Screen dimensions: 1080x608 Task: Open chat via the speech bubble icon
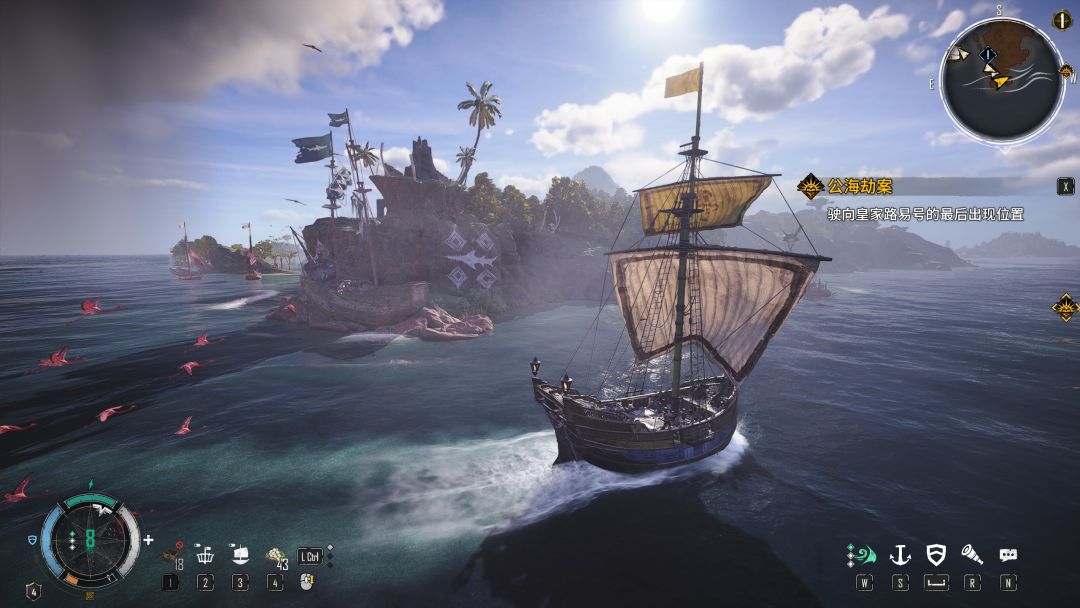[x=1008, y=555]
